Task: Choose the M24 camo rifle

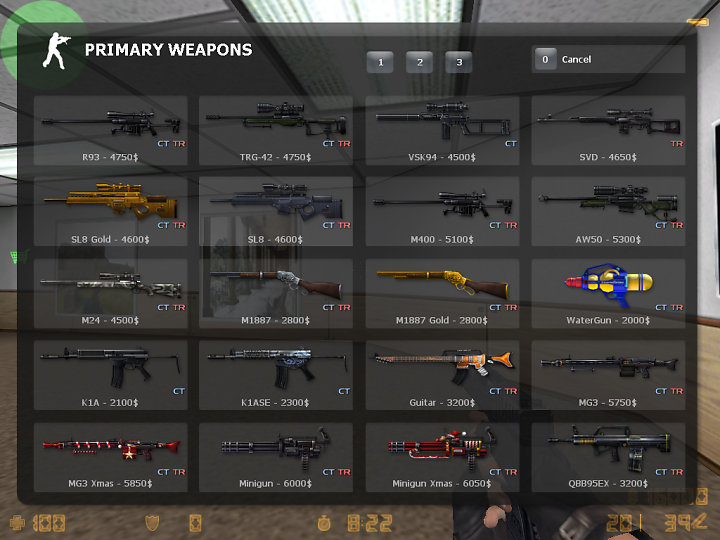Action: 111,294
